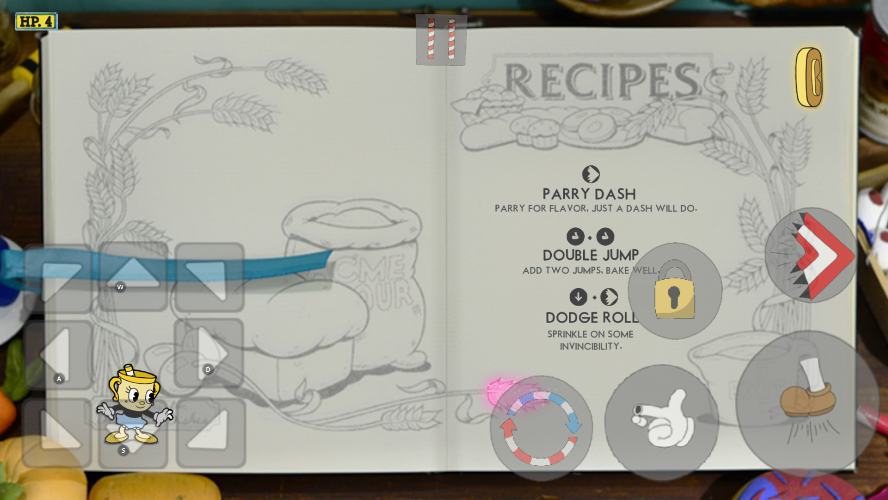Tap the red double-arrow dash button
This screenshot has width=888, height=500.
(811, 255)
